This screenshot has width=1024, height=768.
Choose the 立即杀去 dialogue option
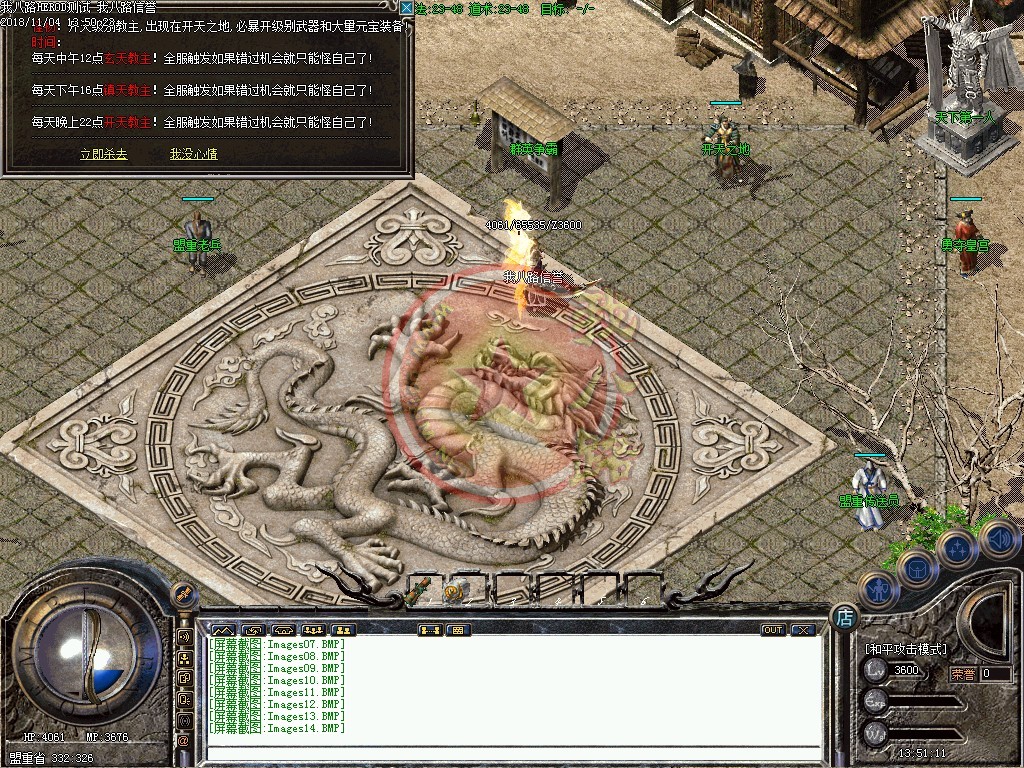tap(103, 155)
